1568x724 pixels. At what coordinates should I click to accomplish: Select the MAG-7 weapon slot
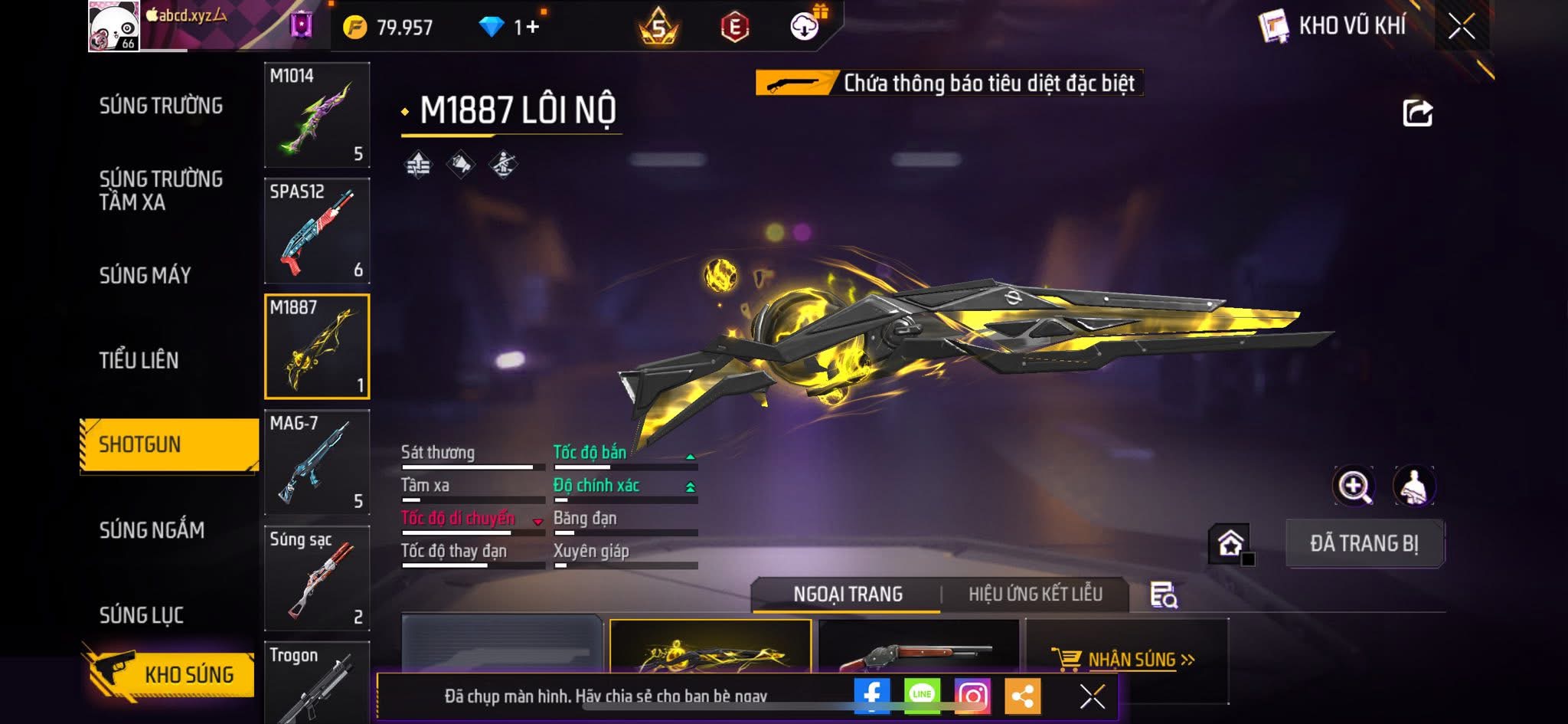(x=317, y=462)
